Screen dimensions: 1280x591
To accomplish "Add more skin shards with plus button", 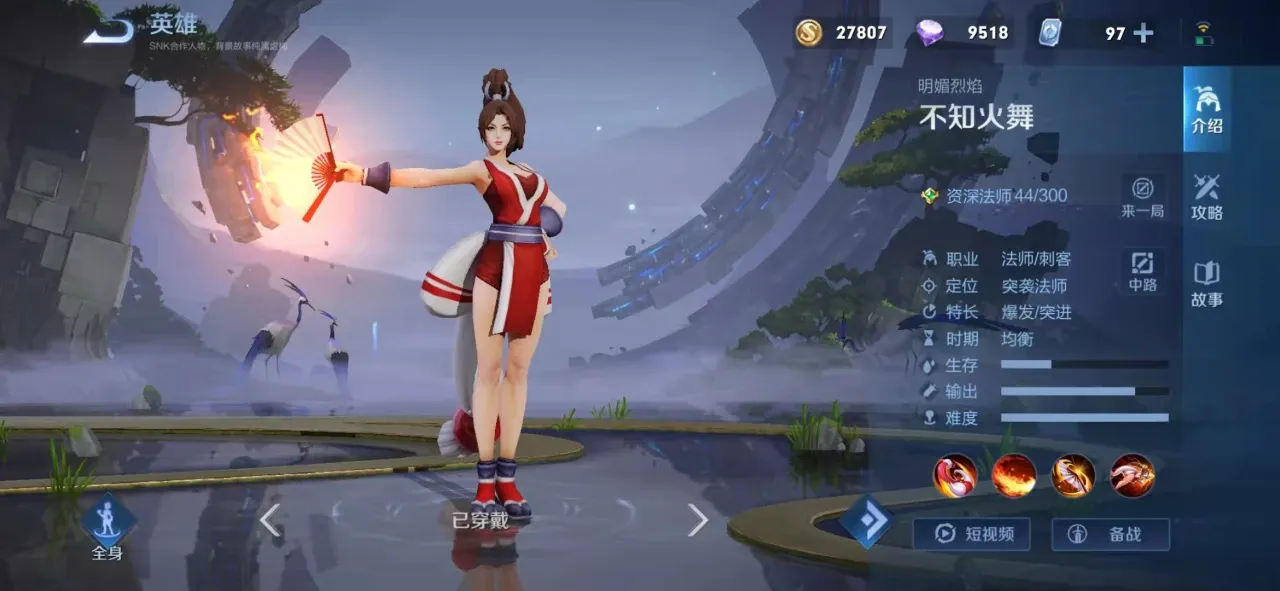I will coord(1143,33).
